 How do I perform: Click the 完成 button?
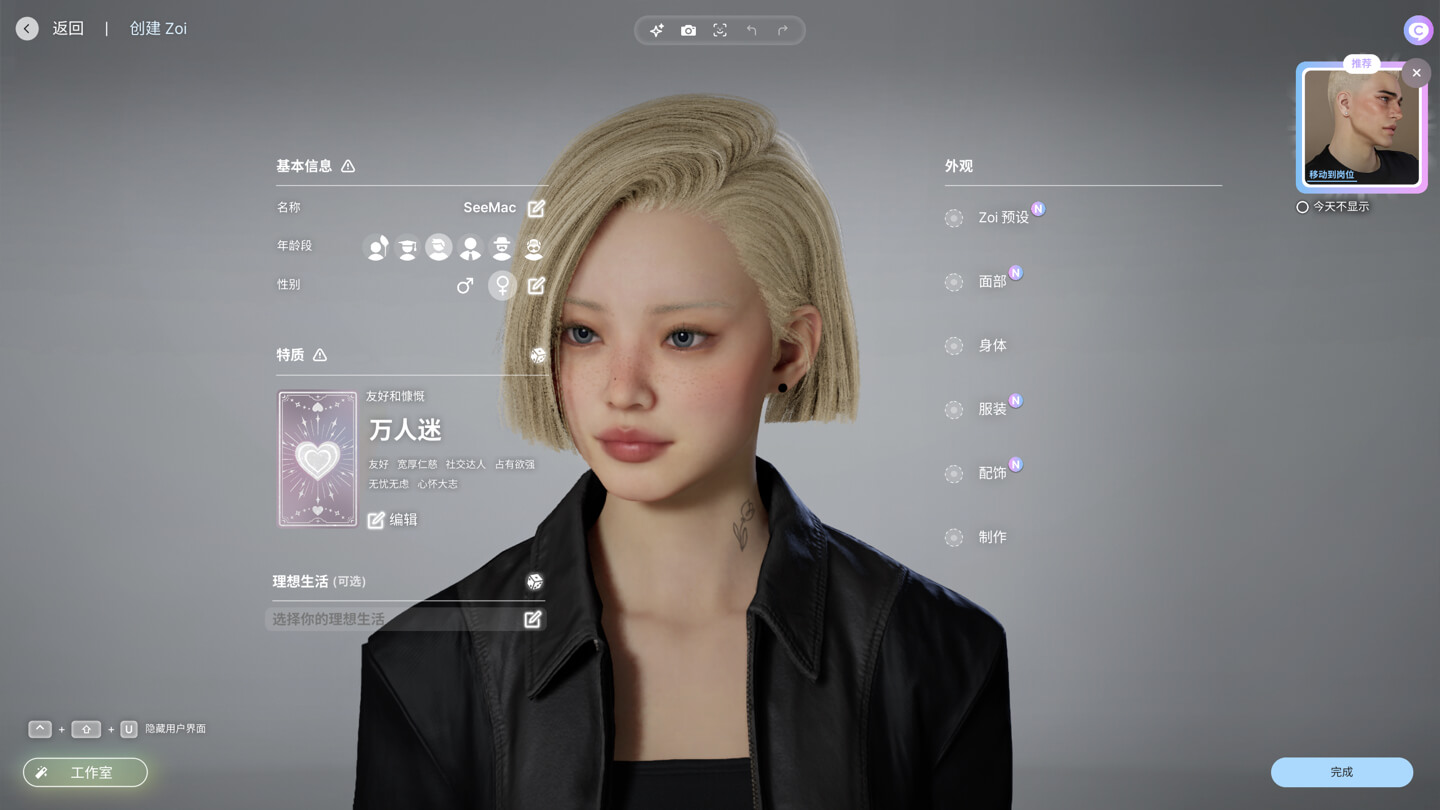(1342, 772)
